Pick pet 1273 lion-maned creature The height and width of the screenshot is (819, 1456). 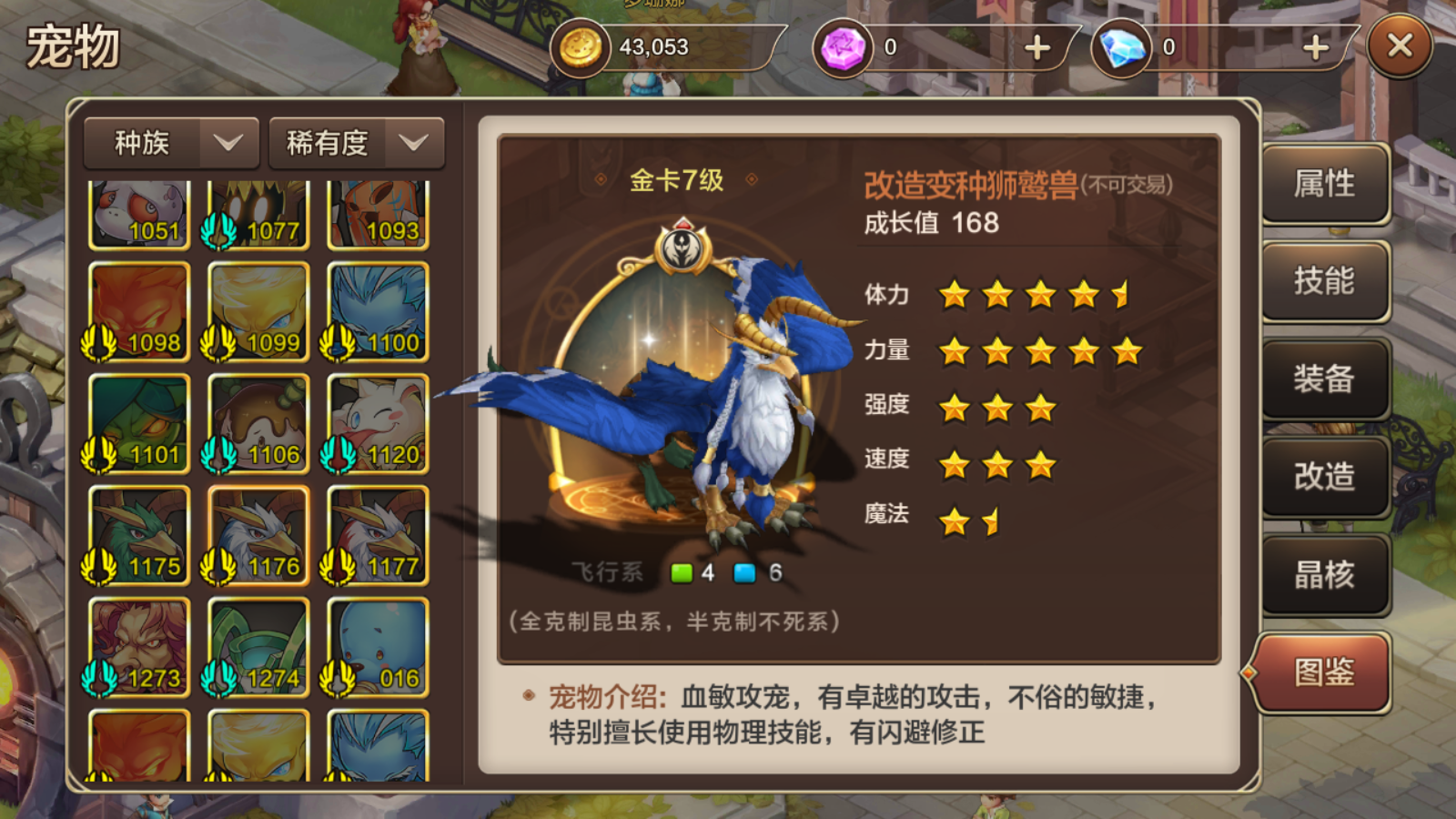coord(139,647)
